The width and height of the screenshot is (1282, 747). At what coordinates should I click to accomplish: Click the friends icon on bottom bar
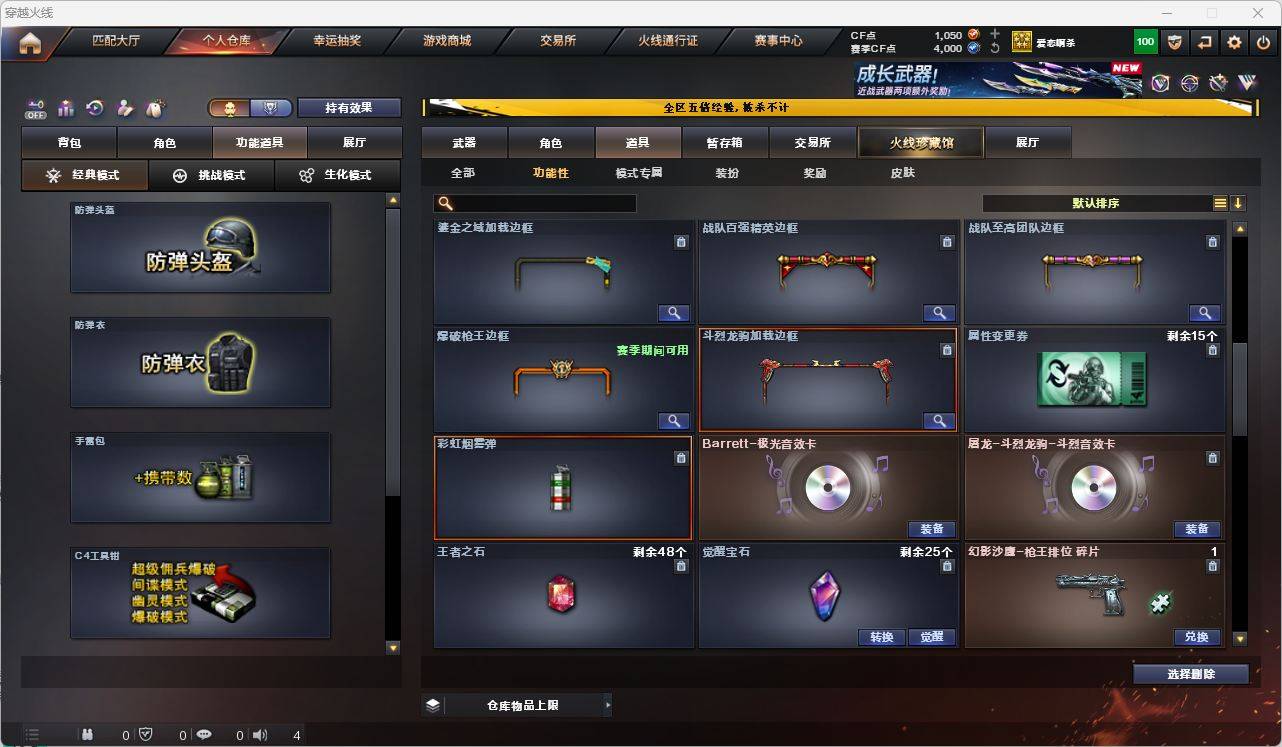87,735
